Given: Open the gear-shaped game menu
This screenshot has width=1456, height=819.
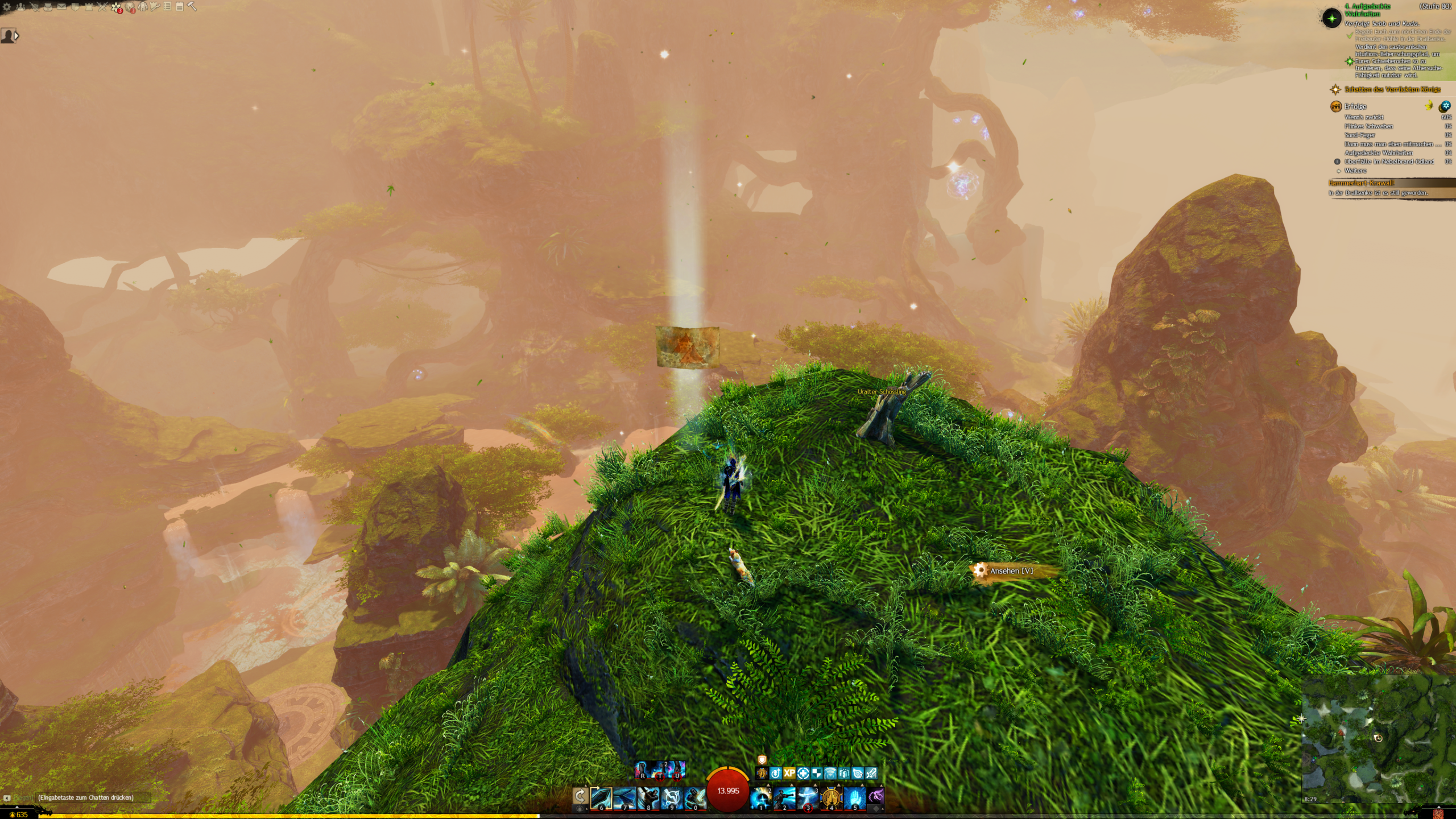Looking at the screenshot, I should 7,7.
